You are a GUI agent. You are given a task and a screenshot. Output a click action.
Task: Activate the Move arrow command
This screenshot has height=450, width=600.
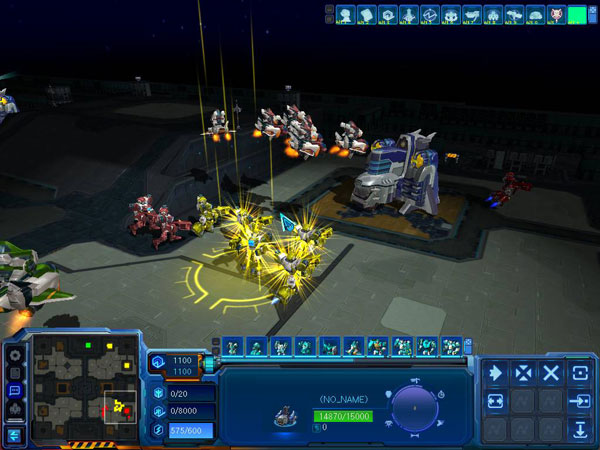496,373
